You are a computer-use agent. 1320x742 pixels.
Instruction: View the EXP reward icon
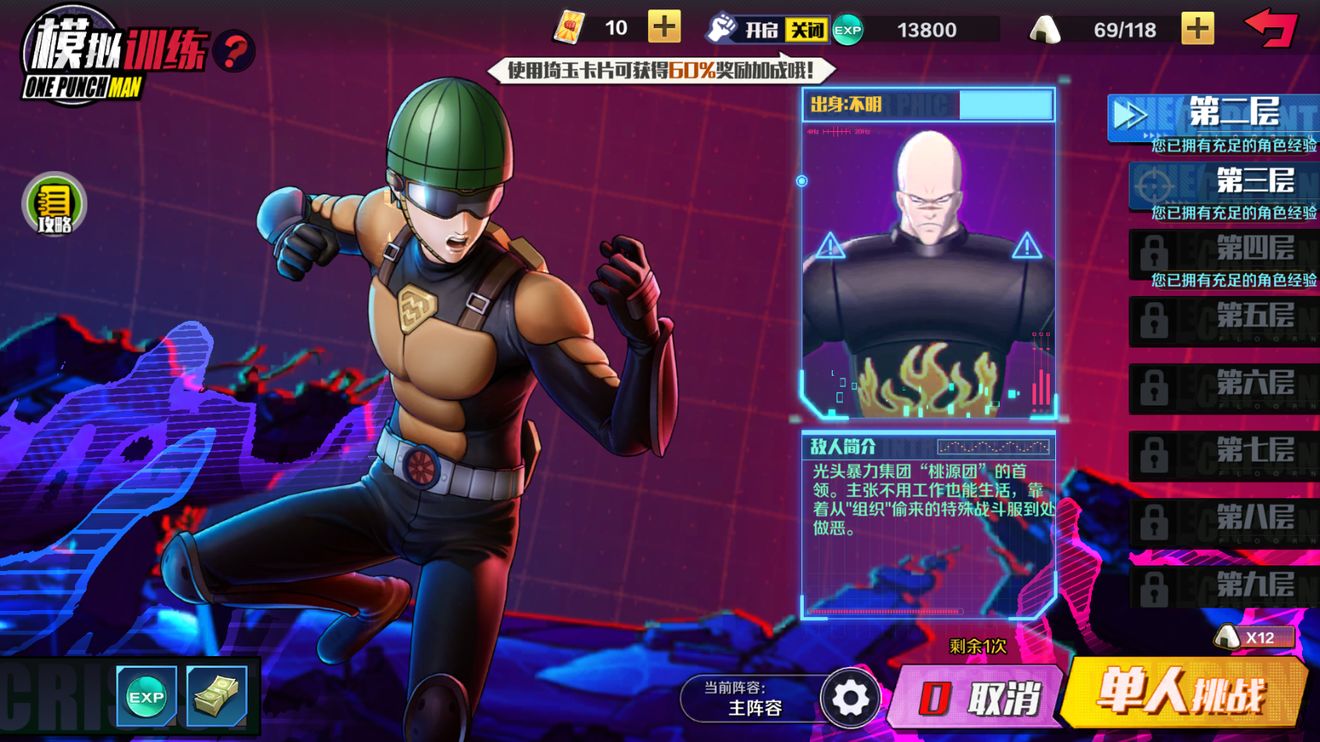[146, 696]
